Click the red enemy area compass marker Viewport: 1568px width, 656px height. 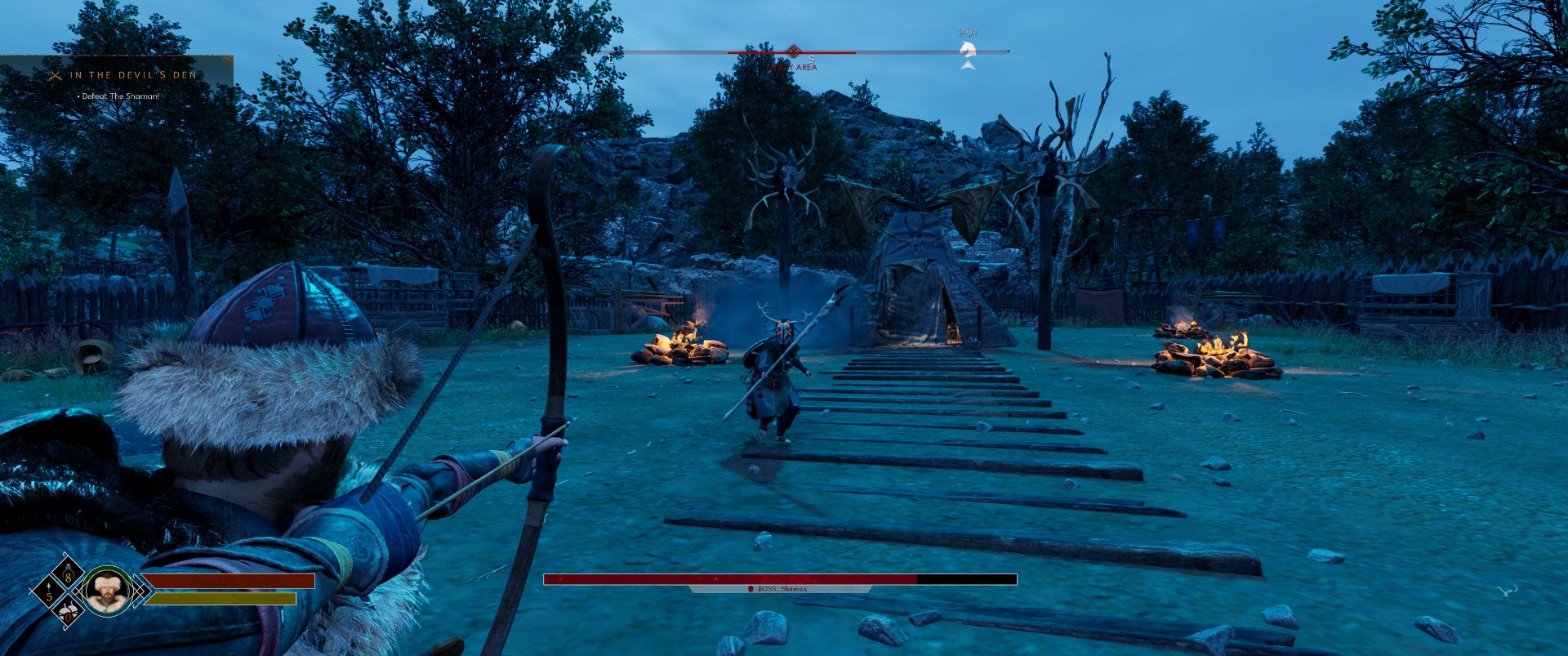coord(793,51)
